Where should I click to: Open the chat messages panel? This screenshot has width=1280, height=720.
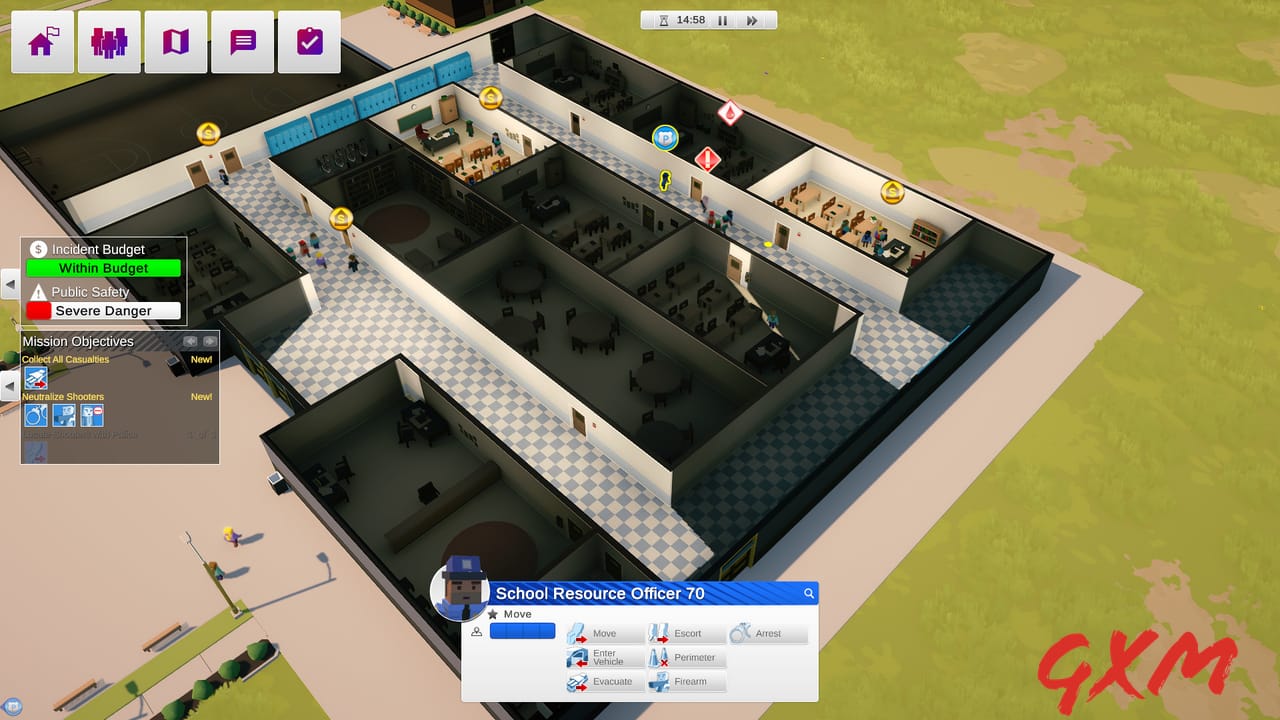point(241,41)
